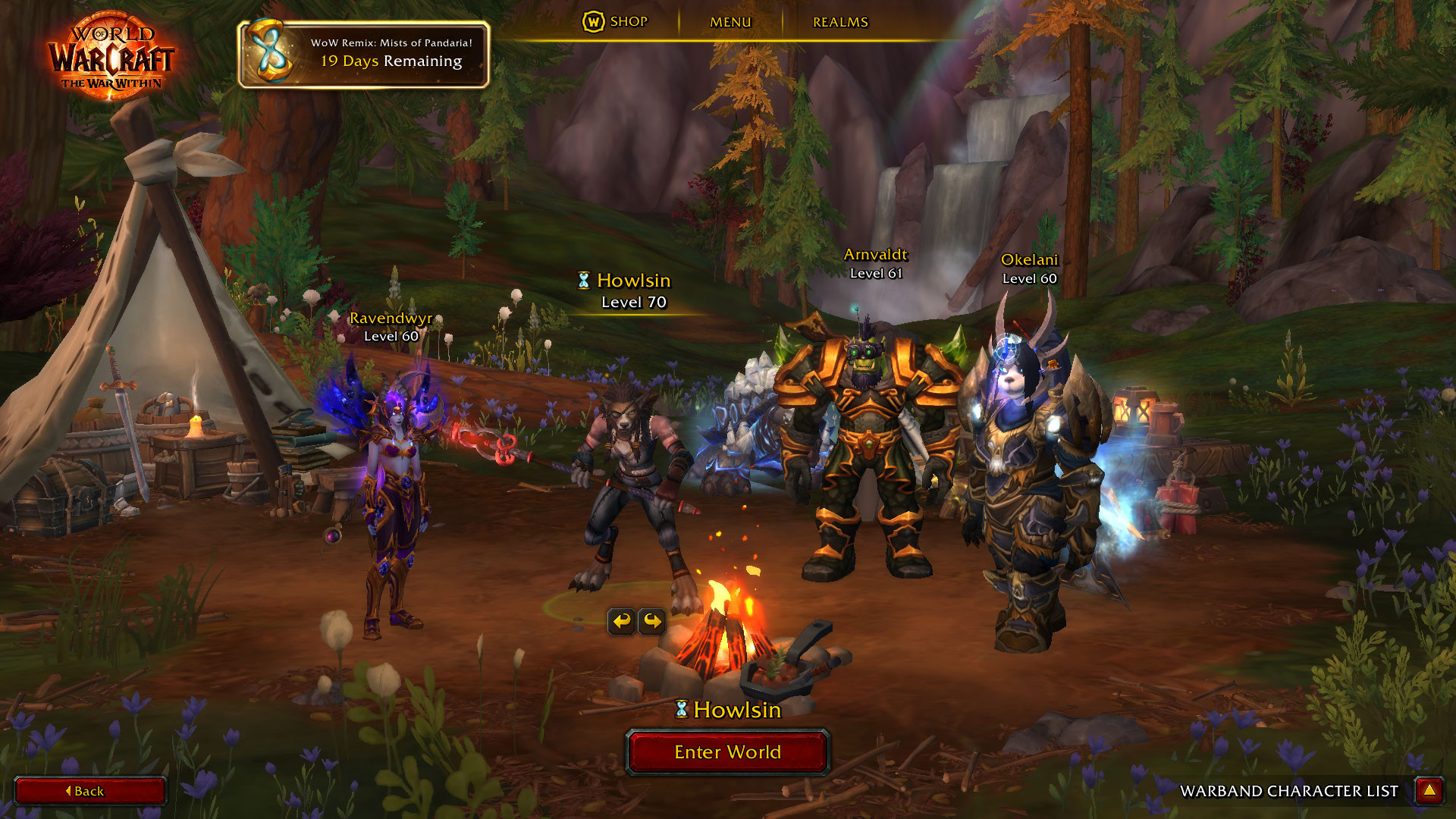Expand the Warband Character List arrow
The image size is (1456, 819).
point(1429,791)
